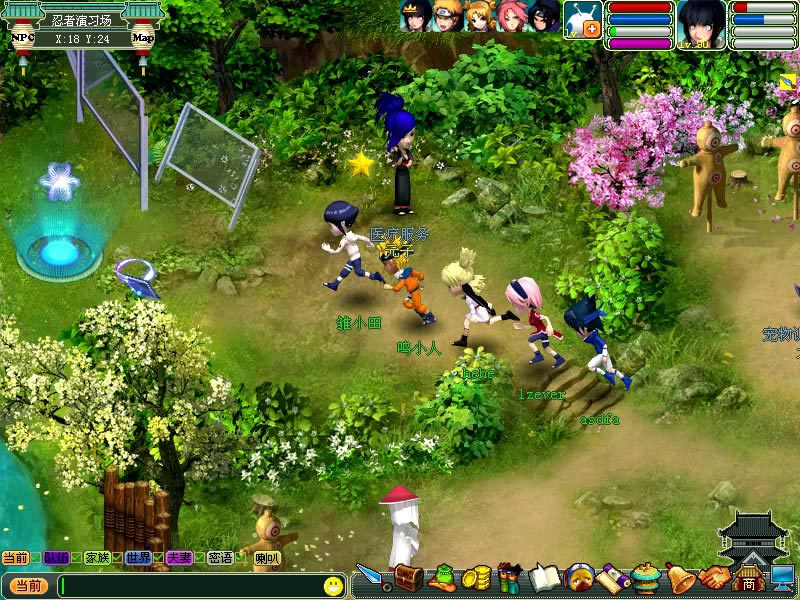Image resolution: width=800 pixels, height=600 pixels.
Task: Open the 当前 chat channel selector
Action: tap(27, 586)
